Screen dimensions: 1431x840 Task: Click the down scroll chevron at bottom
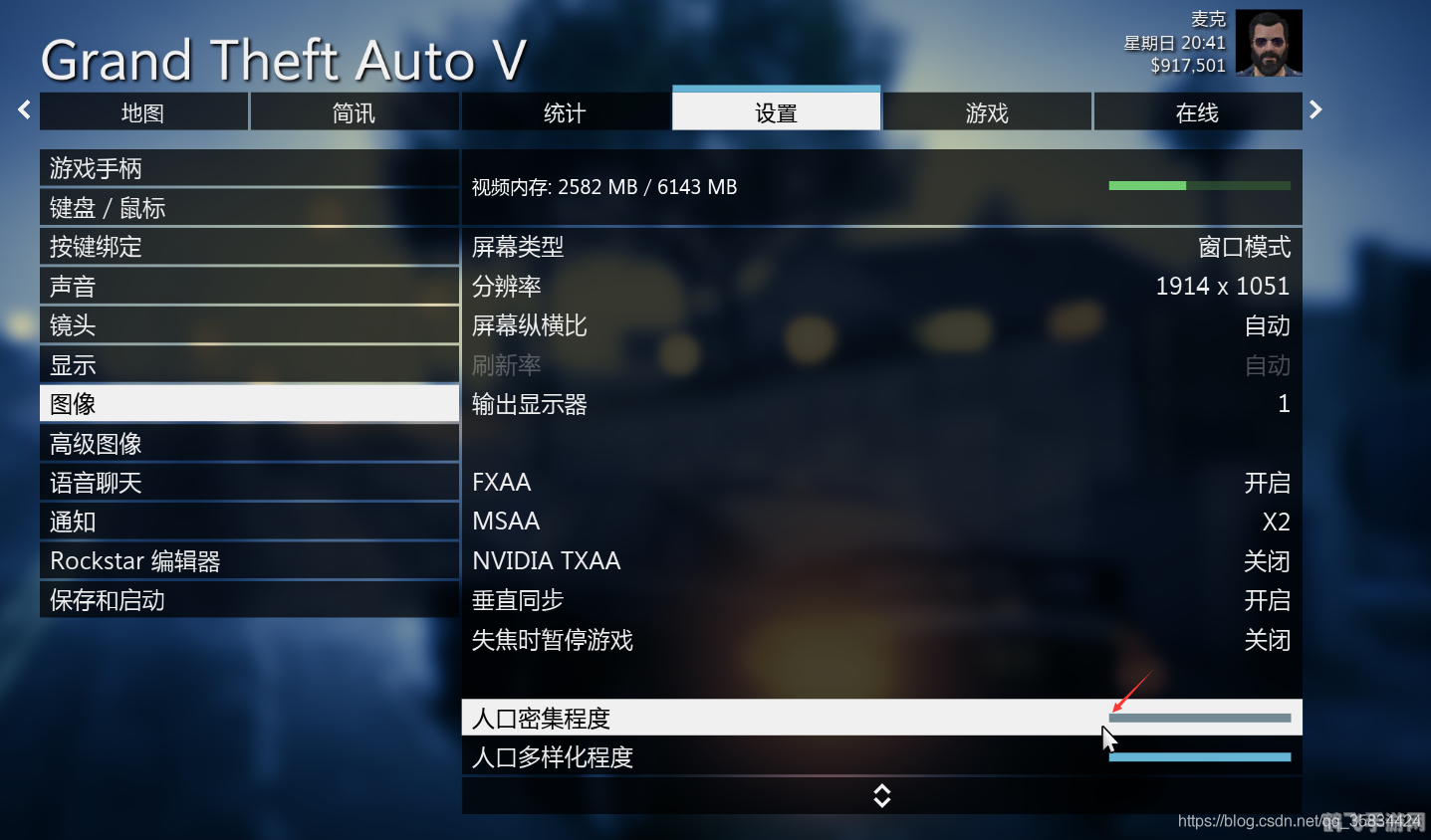point(881,795)
